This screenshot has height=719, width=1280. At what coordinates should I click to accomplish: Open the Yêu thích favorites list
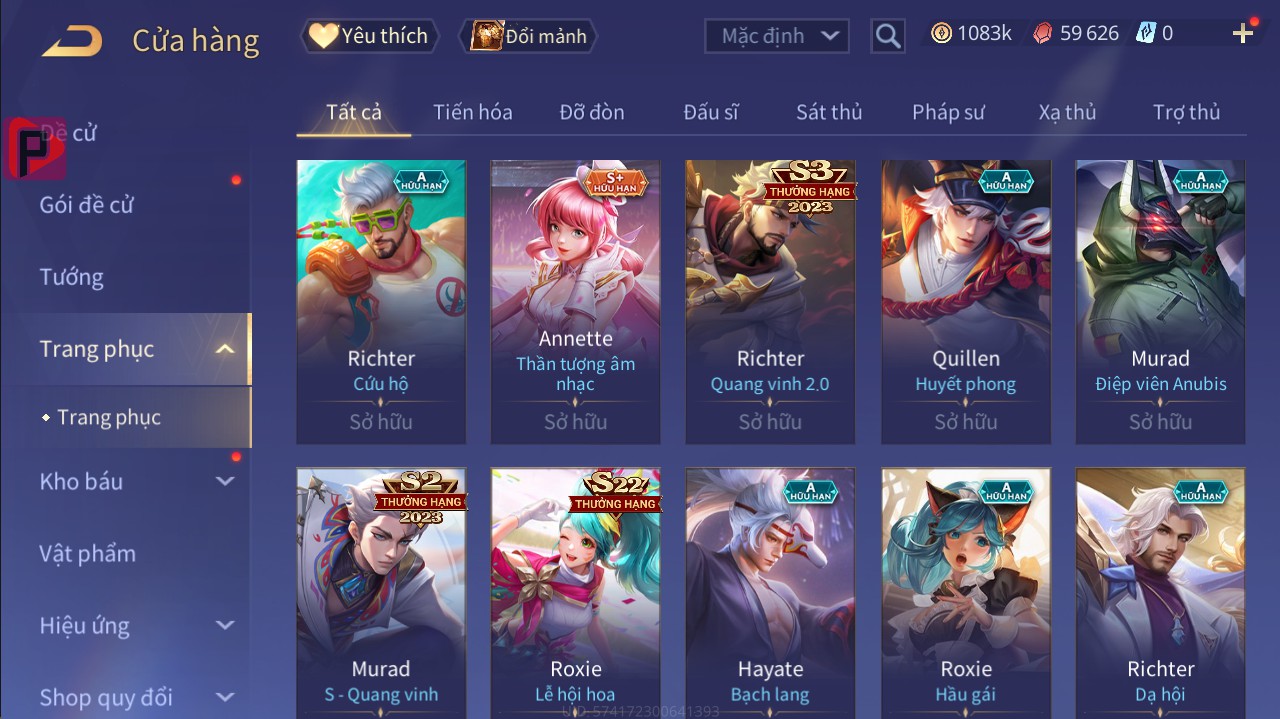click(368, 36)
